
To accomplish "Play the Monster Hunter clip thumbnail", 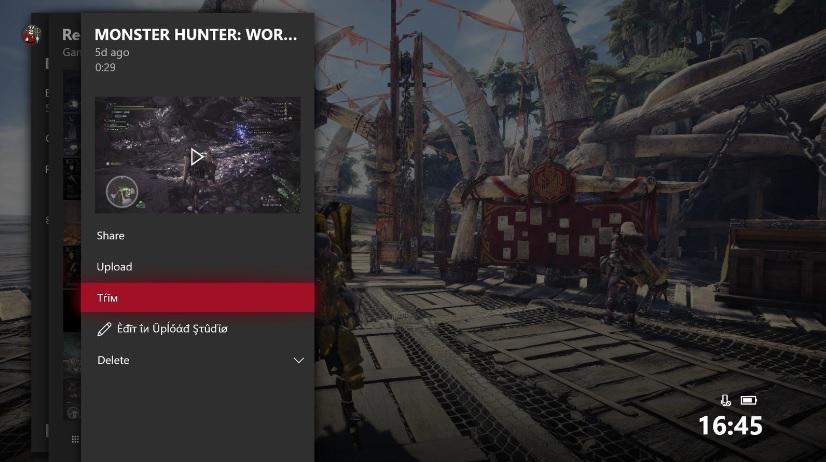I will pos(197,156).
